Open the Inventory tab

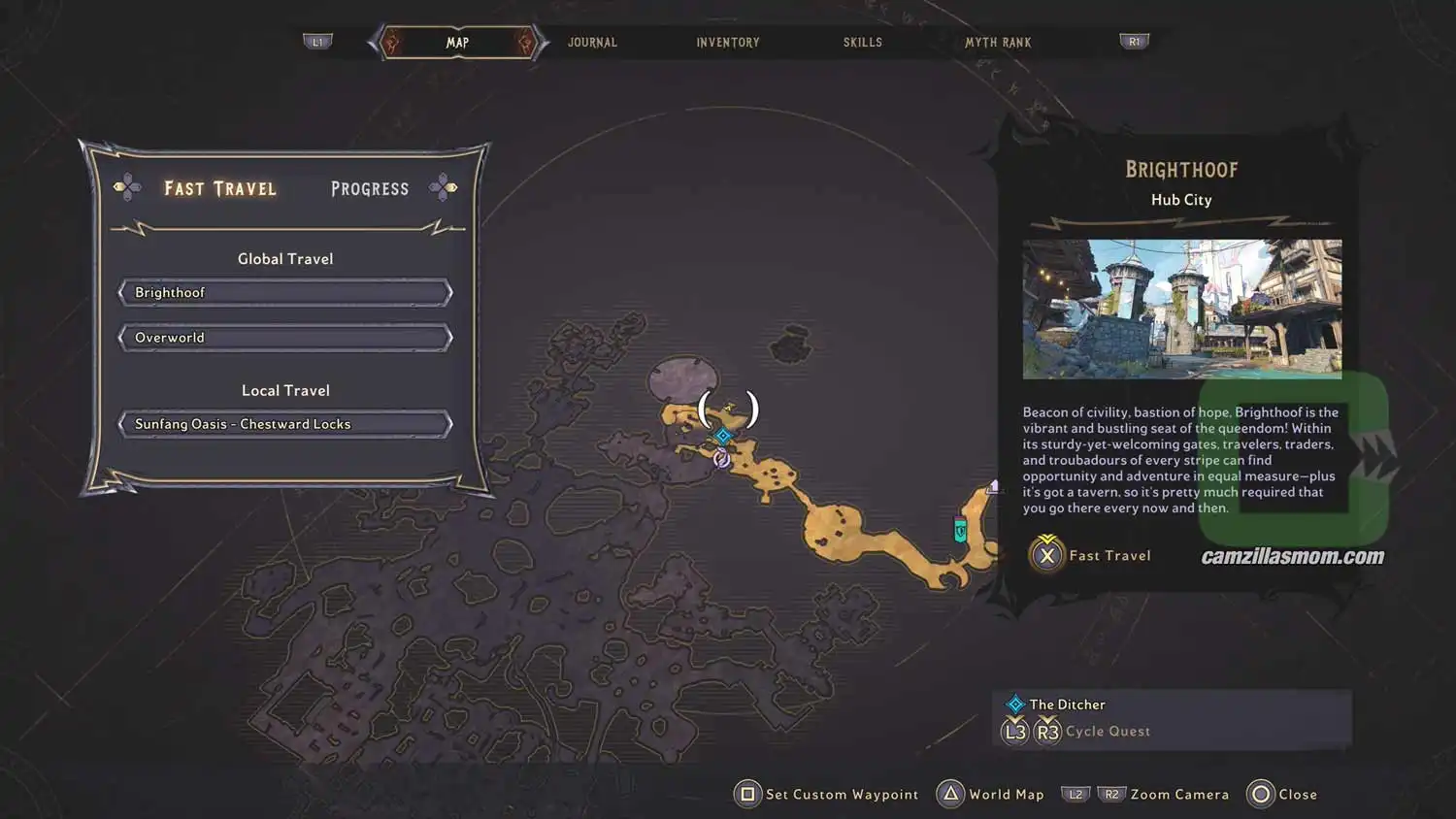coord(727,43)
